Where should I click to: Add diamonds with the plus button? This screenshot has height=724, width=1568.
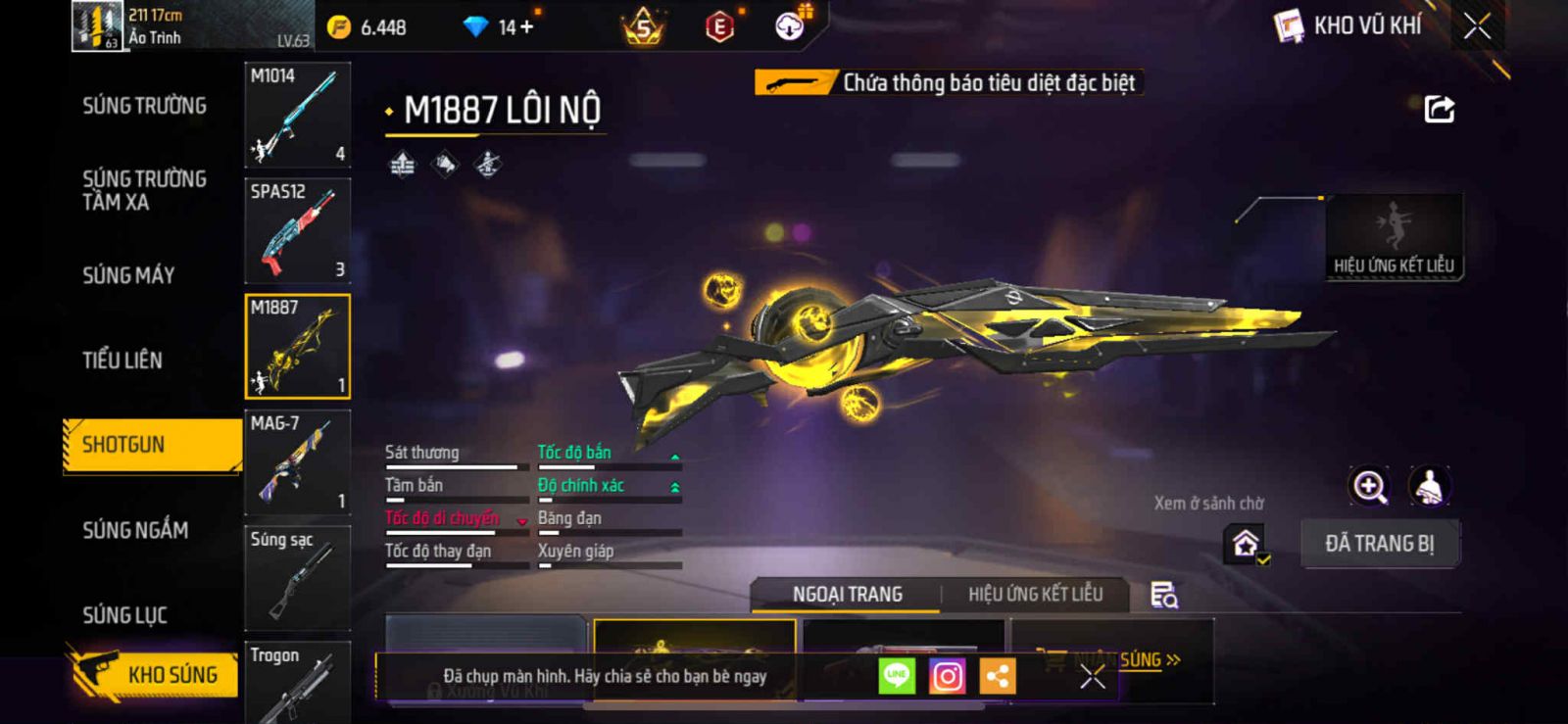click(527, 27)
